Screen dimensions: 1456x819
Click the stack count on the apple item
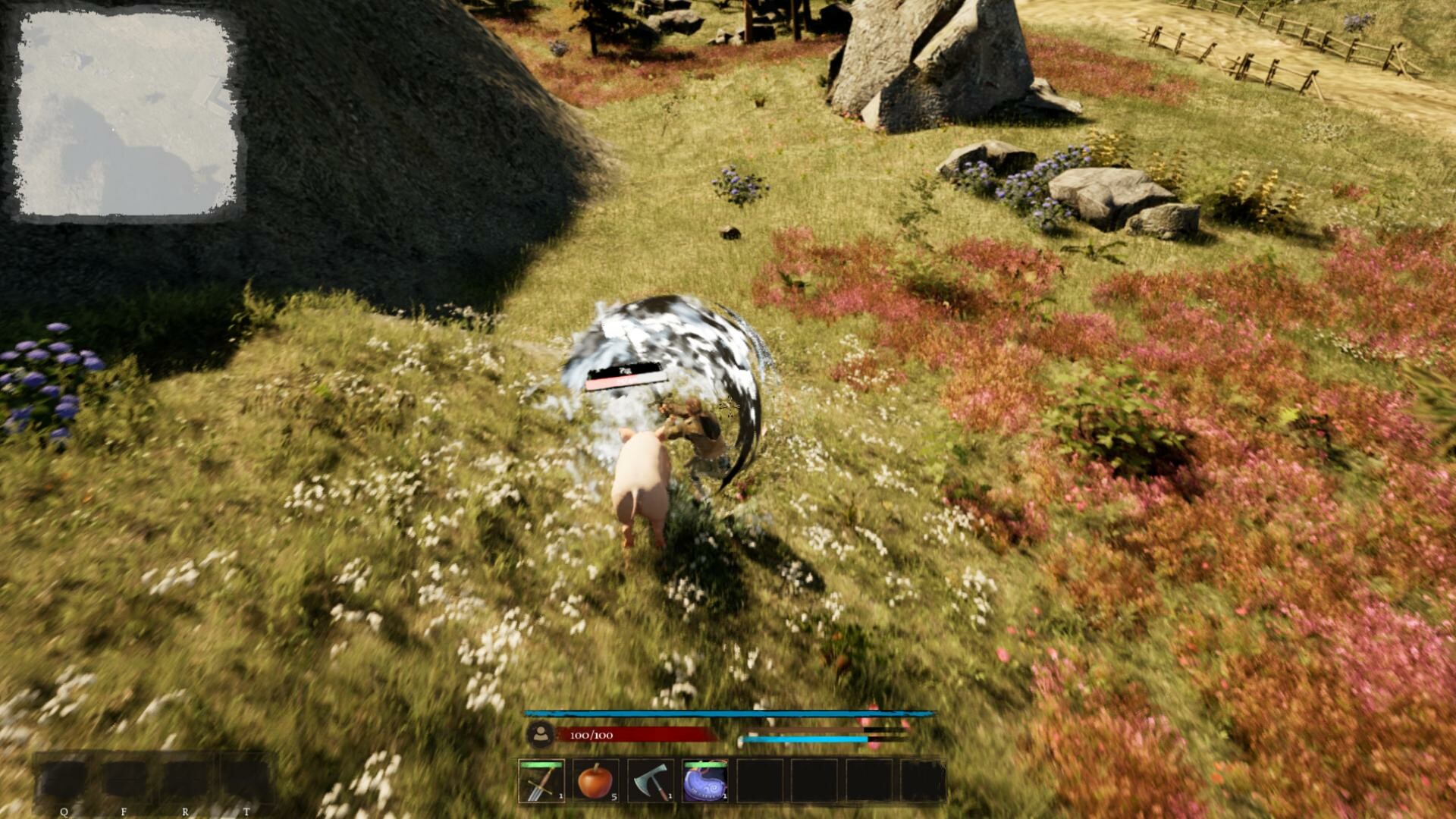(615, 798)
